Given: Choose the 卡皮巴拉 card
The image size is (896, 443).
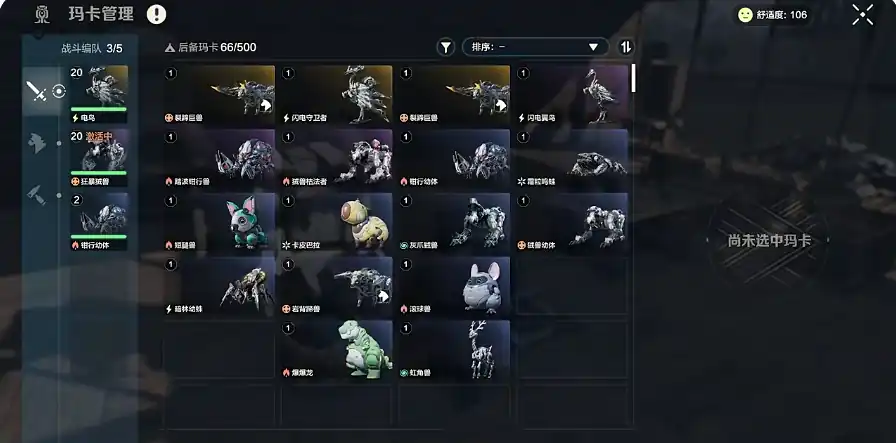Looking at the screenshot, I should [336, 222].
